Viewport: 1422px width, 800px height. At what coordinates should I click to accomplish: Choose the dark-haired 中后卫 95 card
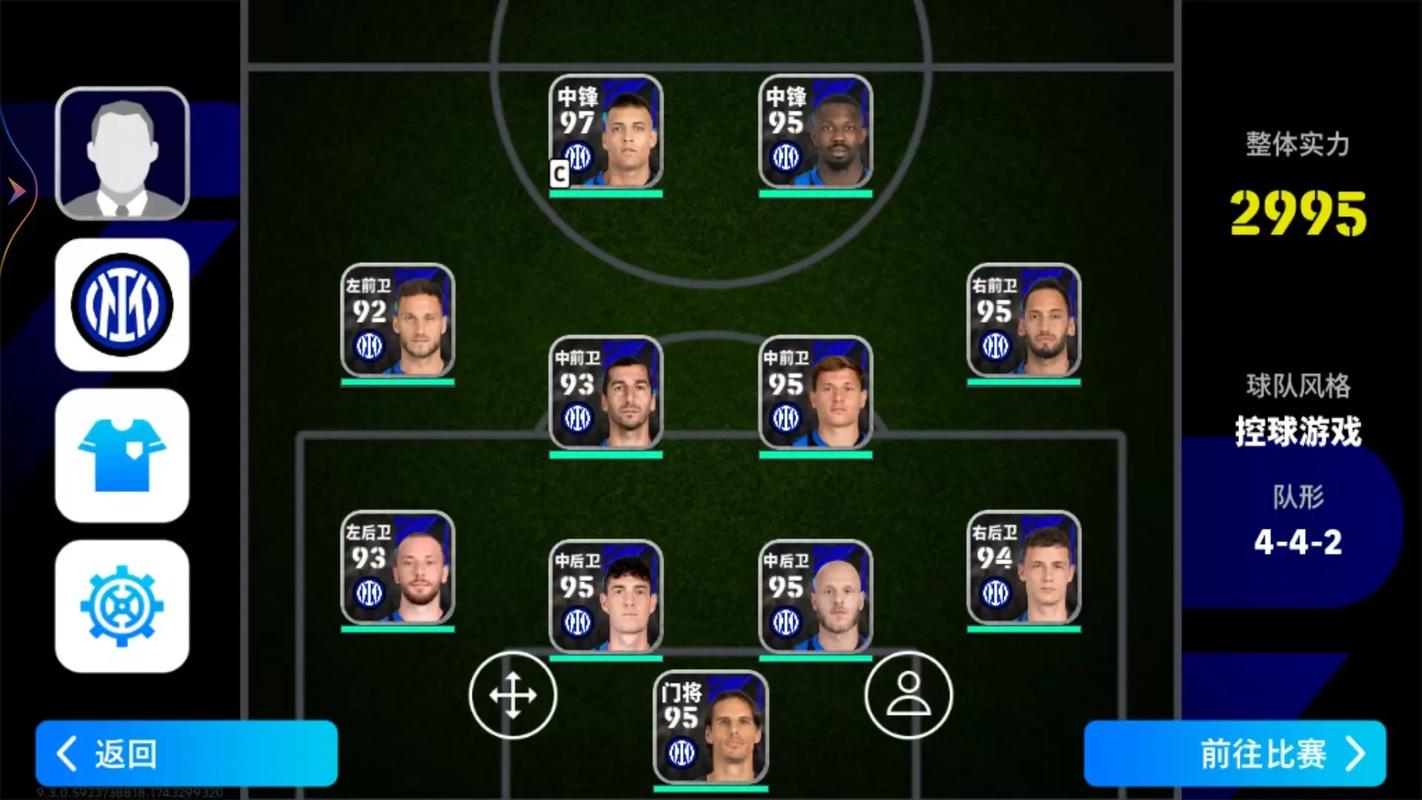(x=606, y=596)
